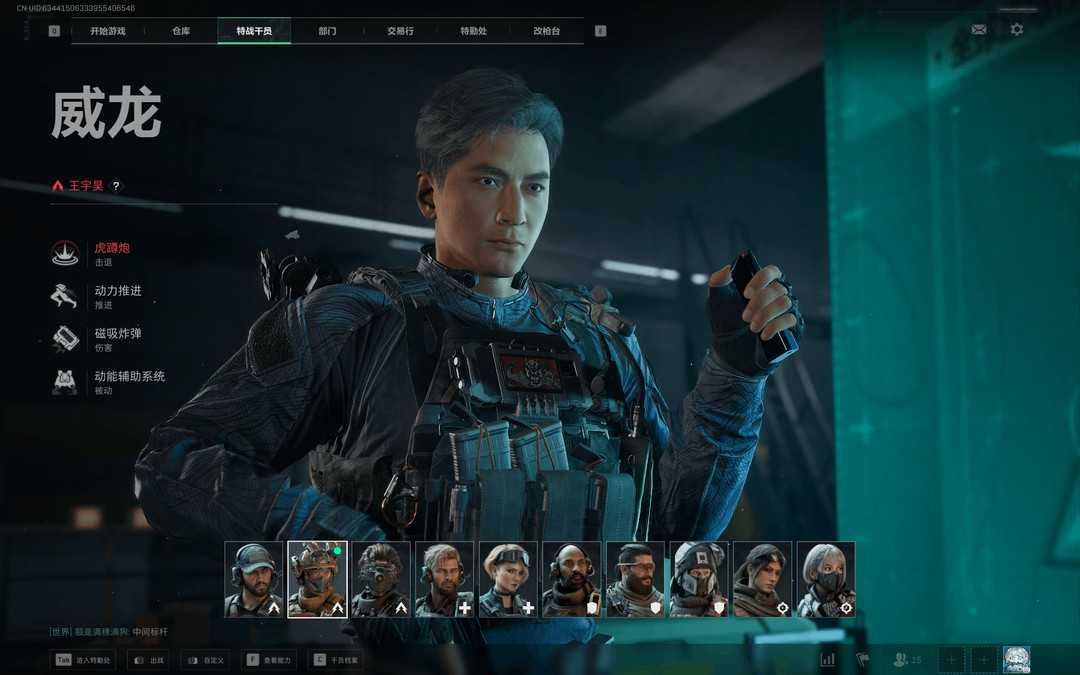
Task: Pick the bearded operator wearing glasses
Action: [x=635, y=580]
